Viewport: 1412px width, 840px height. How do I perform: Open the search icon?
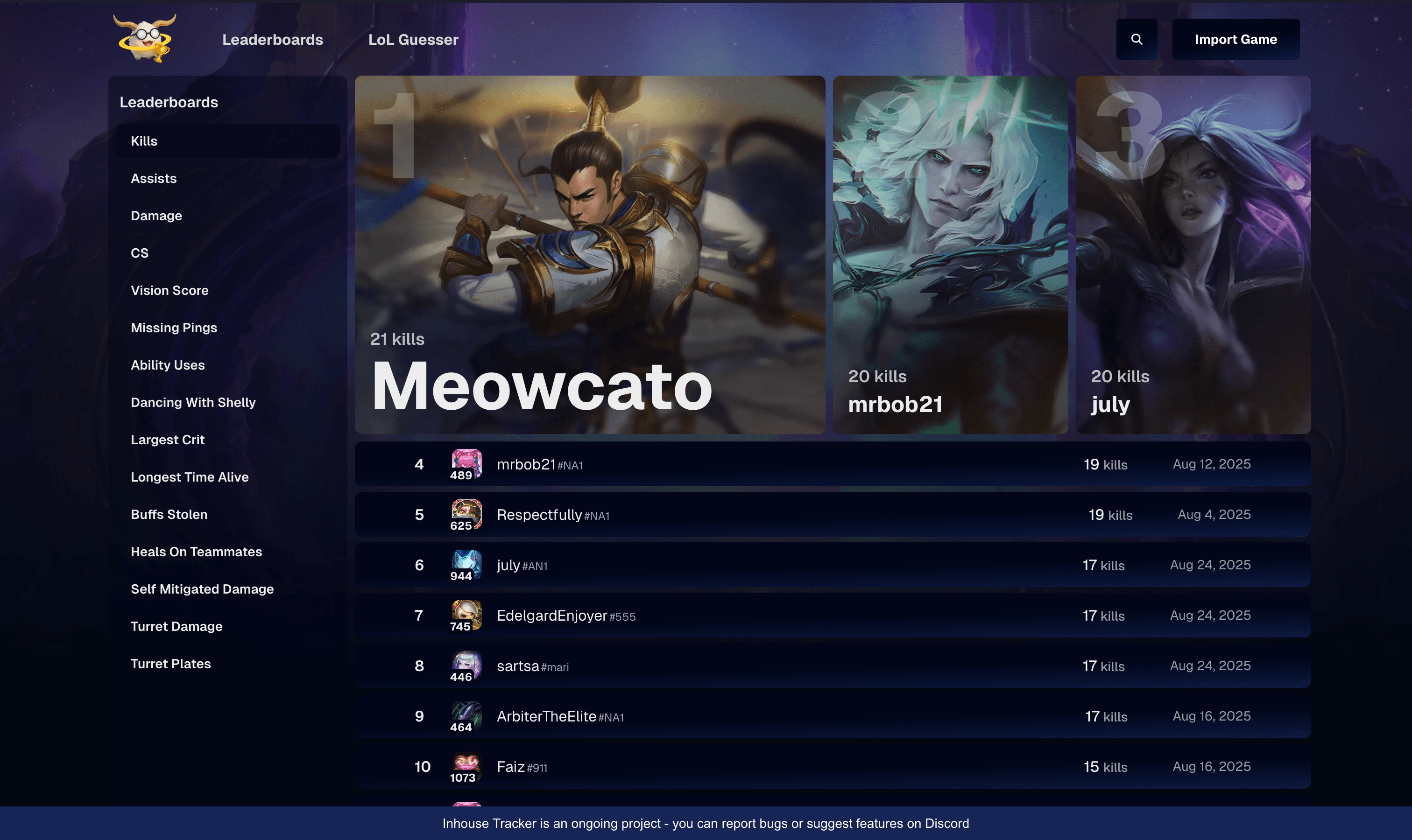point(1136,39)
